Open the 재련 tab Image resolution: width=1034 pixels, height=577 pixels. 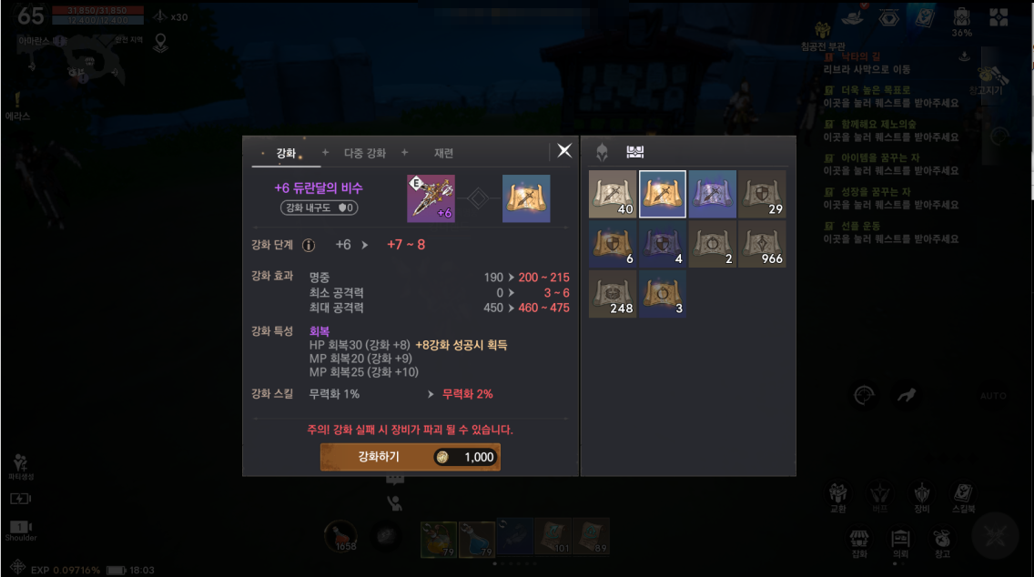(x=443, y=153)
